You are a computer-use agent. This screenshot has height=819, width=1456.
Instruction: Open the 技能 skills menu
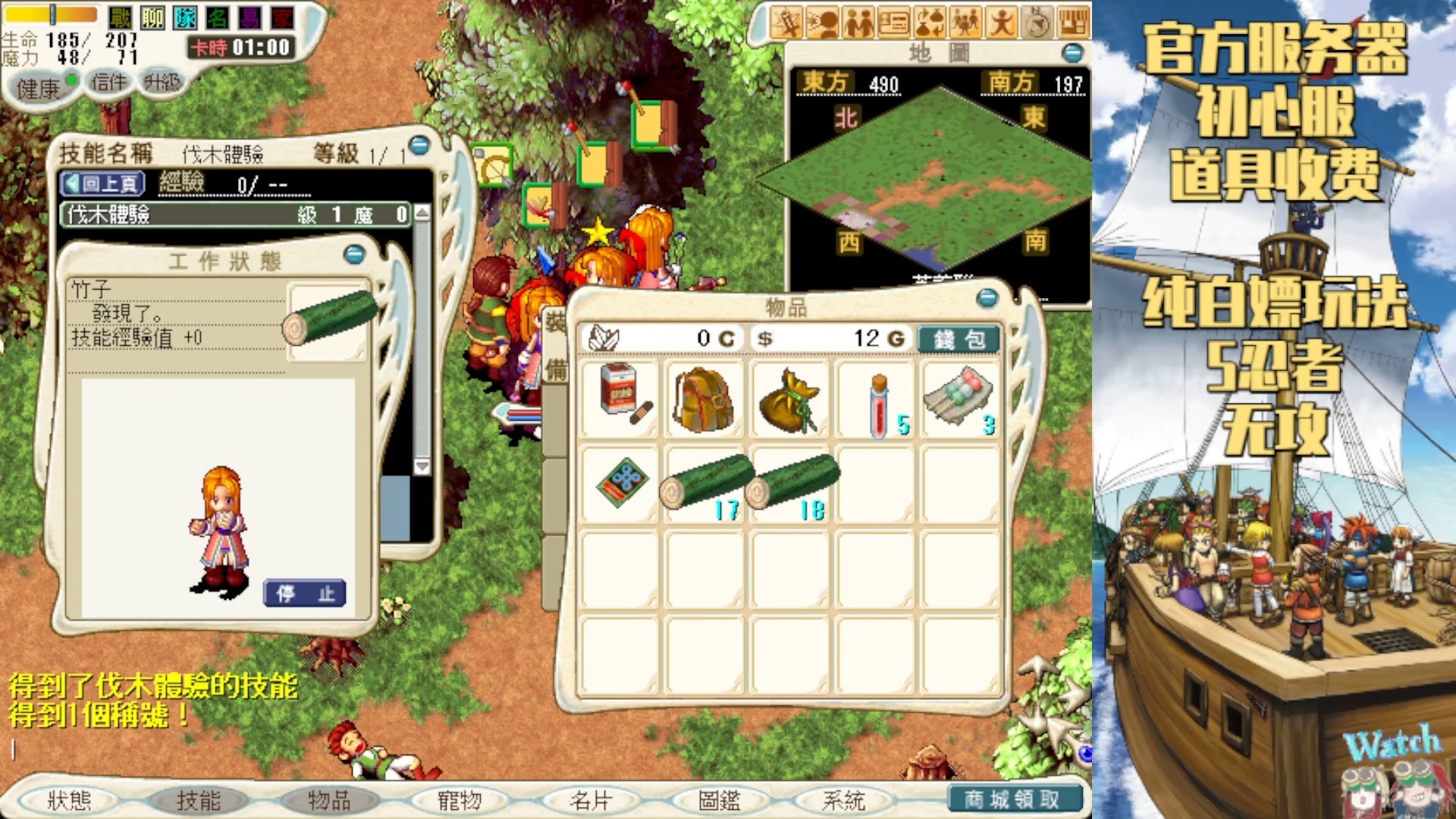tap(199, 800)
